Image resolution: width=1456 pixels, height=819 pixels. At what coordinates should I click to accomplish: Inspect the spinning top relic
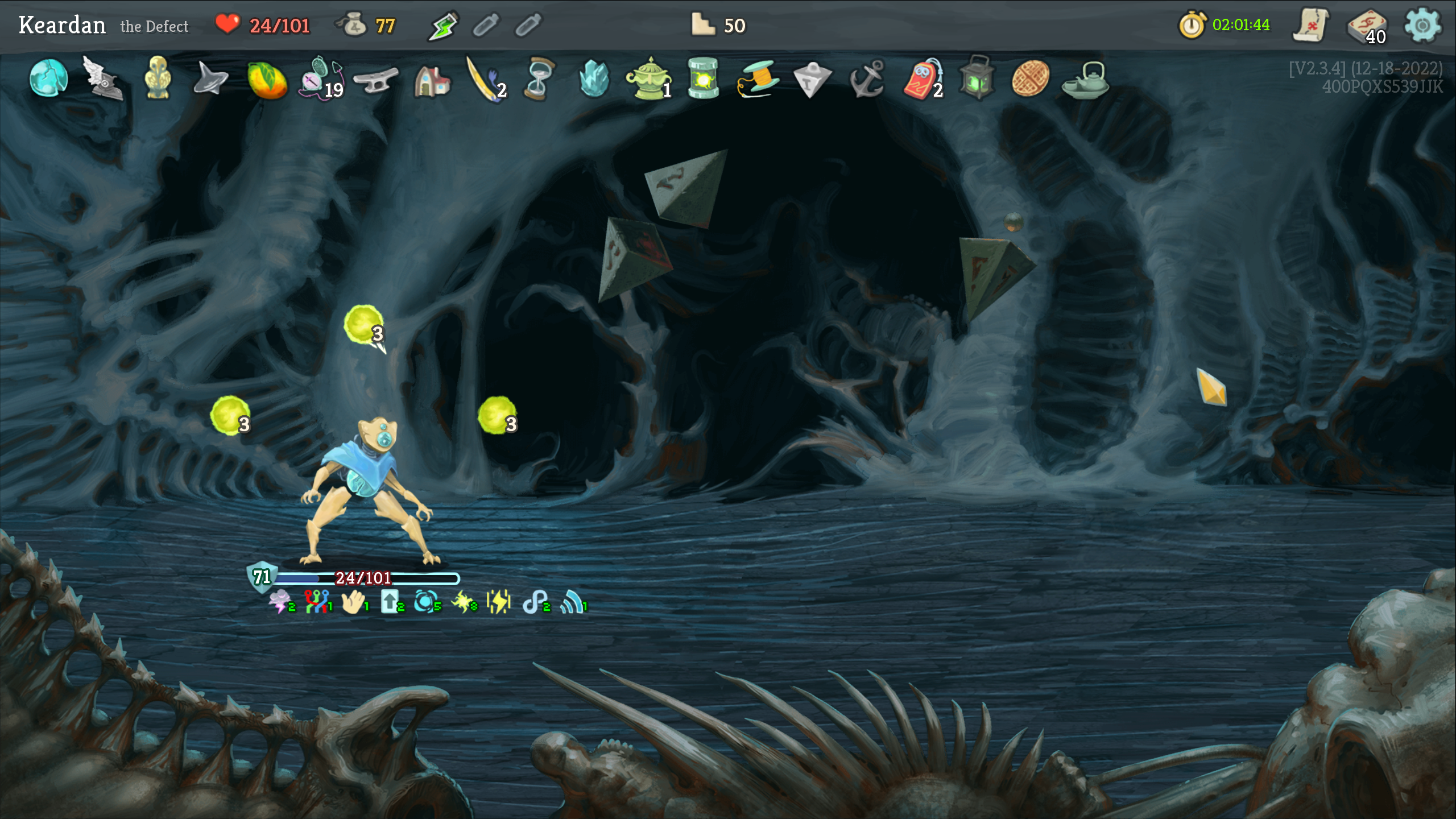(812, 79)
